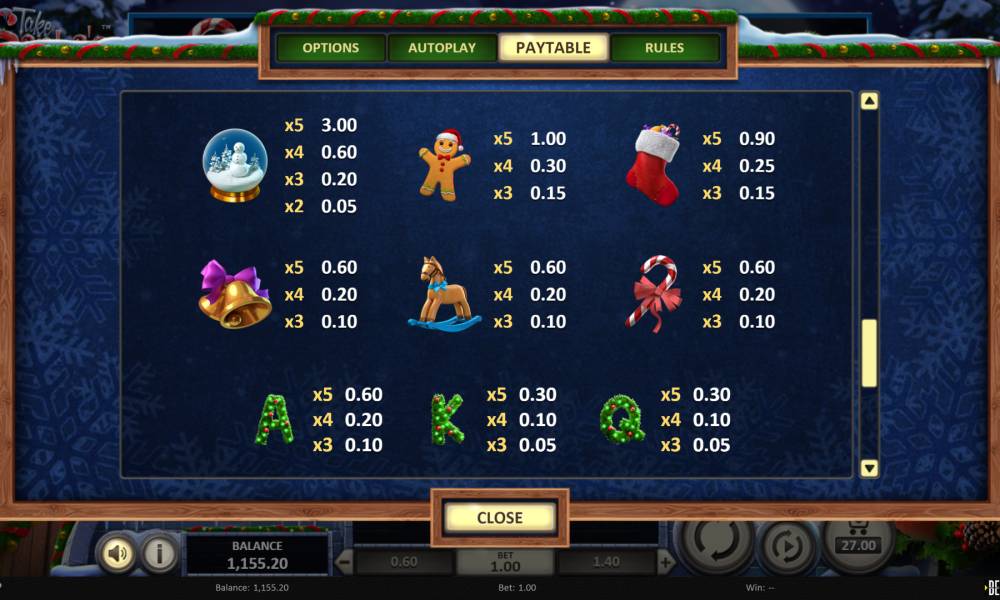Click the scrollbar down arrow

[x=869, y=467]
